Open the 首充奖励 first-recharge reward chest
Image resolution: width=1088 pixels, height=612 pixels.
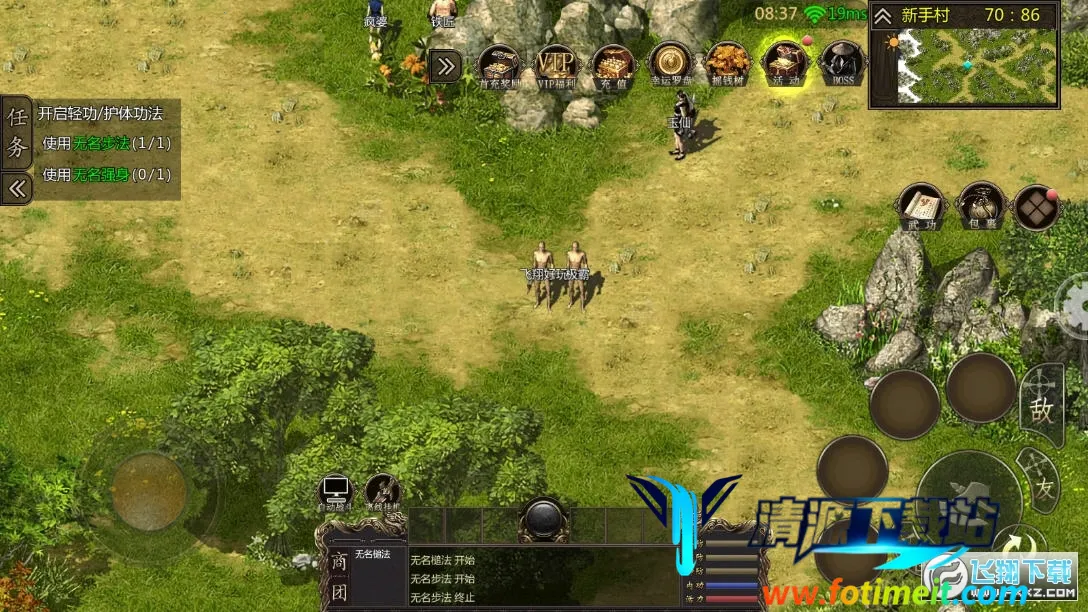click(500, 65)
